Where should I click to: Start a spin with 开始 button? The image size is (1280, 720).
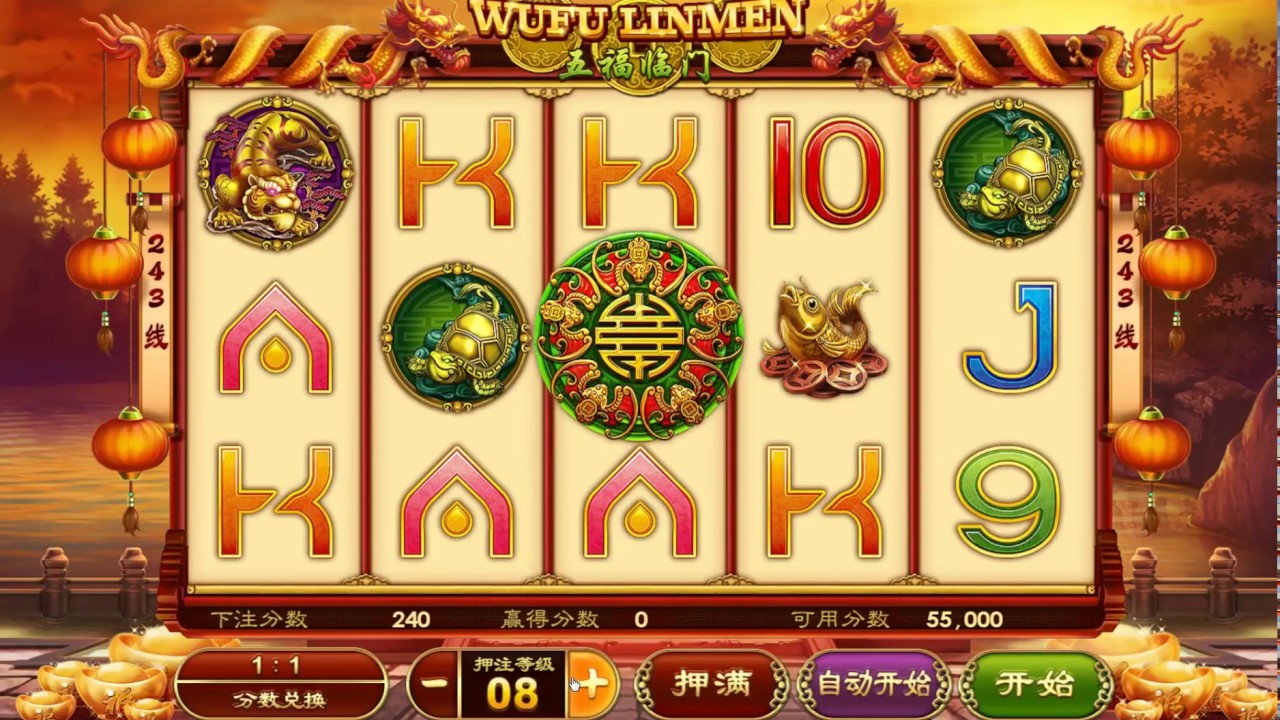click(1035, 685)
